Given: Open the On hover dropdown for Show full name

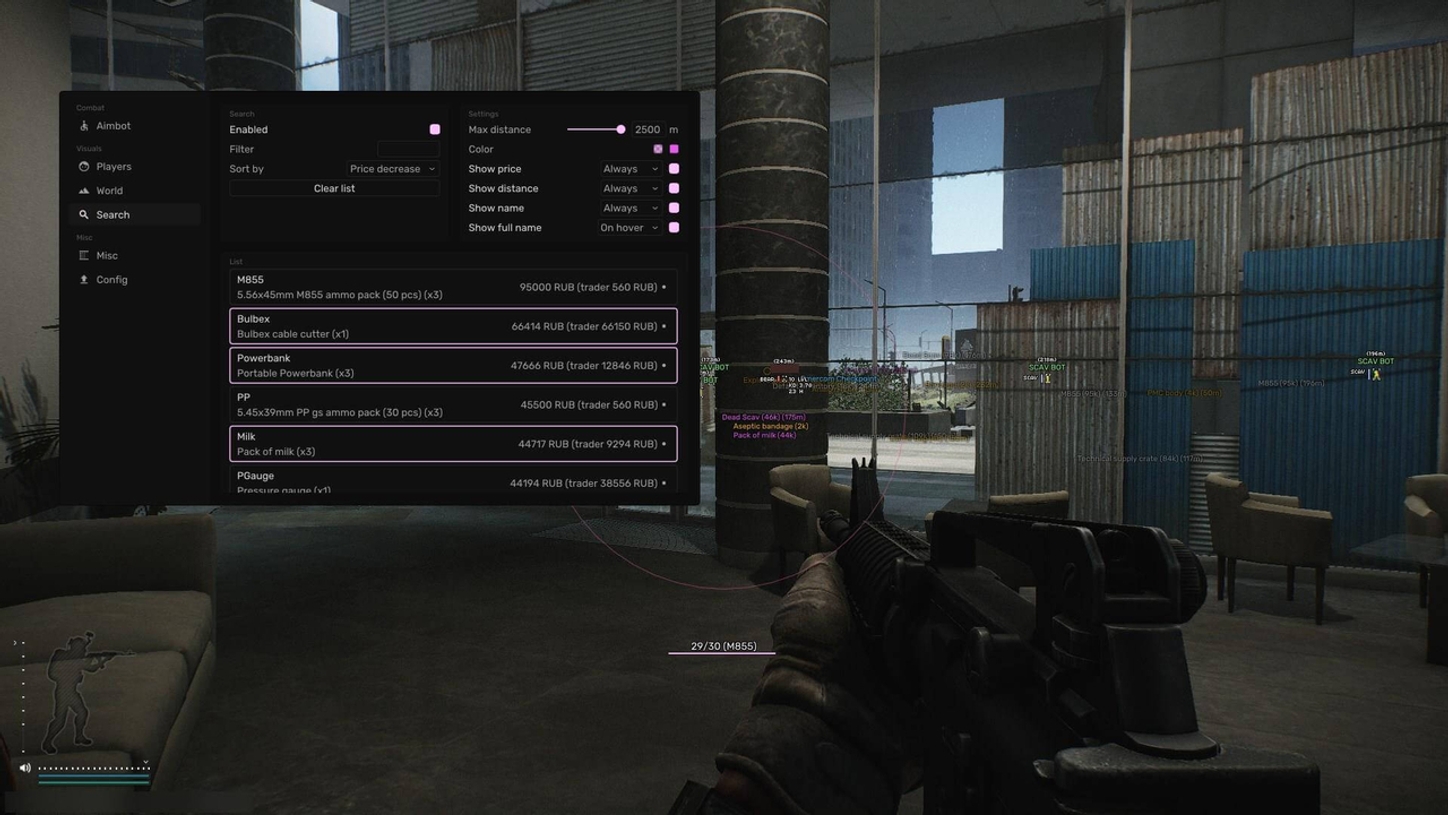Looking at the screenshot, I should (x=629, y=227).
